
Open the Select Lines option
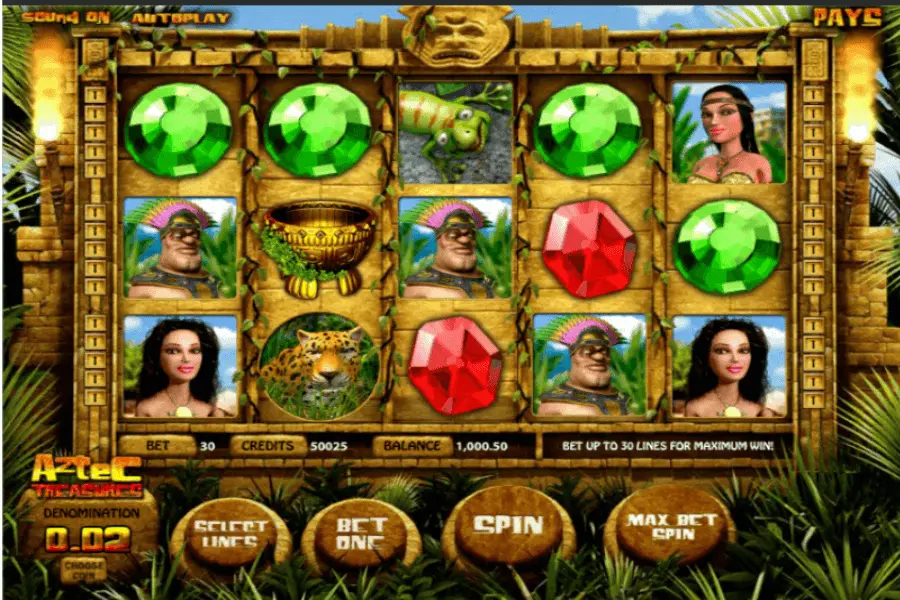click(x=231, y=536)
